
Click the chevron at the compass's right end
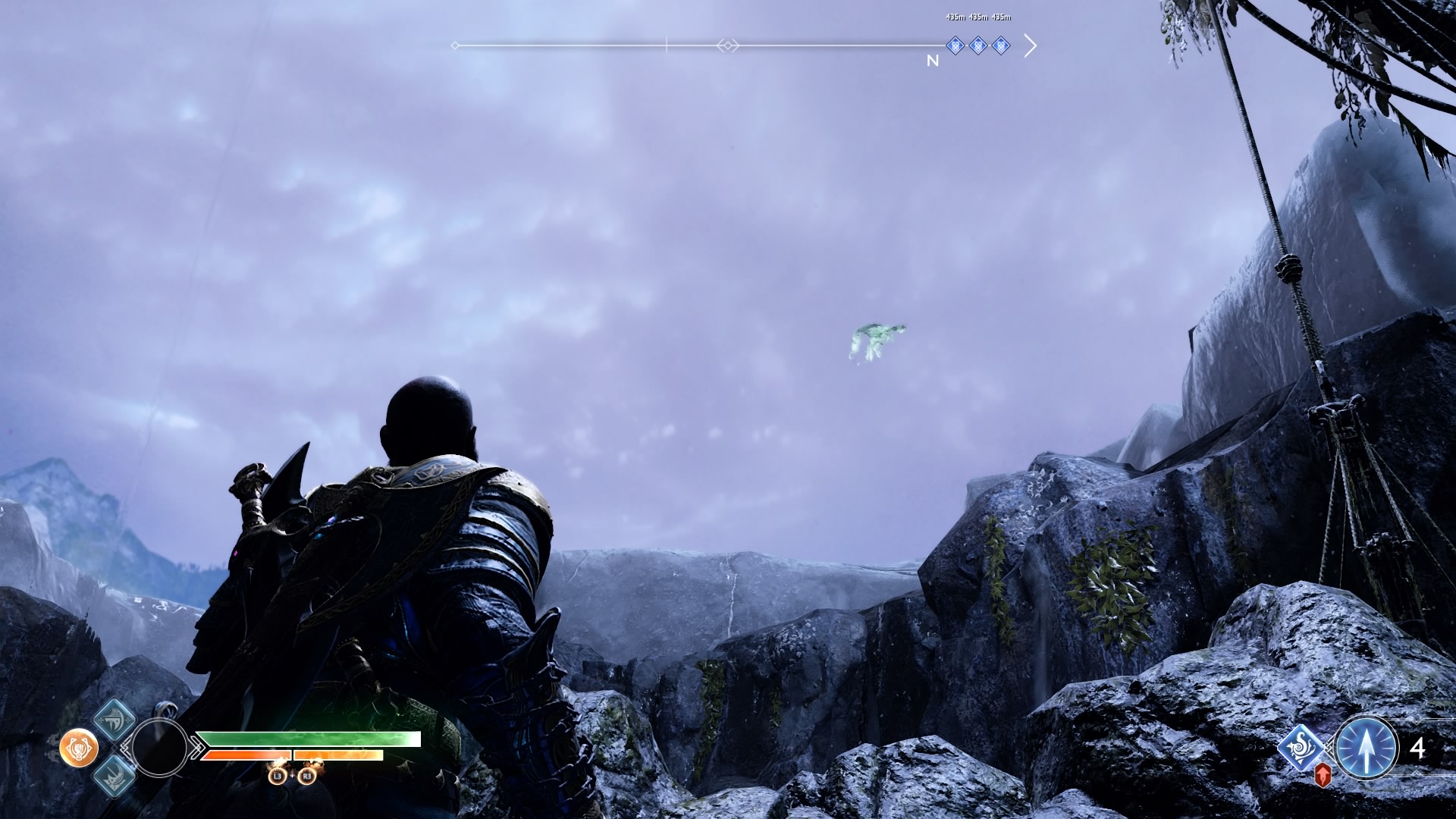coord(1030,46)
